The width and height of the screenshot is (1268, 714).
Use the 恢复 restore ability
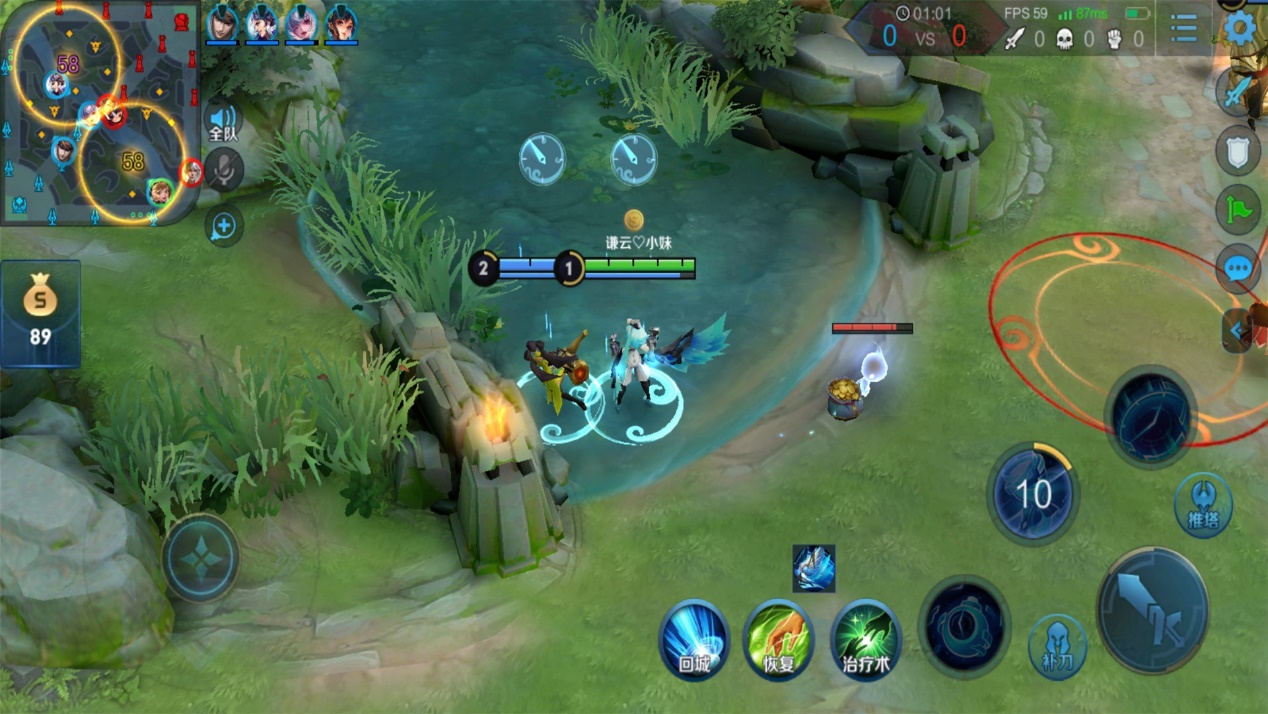[x=779, y=640]
